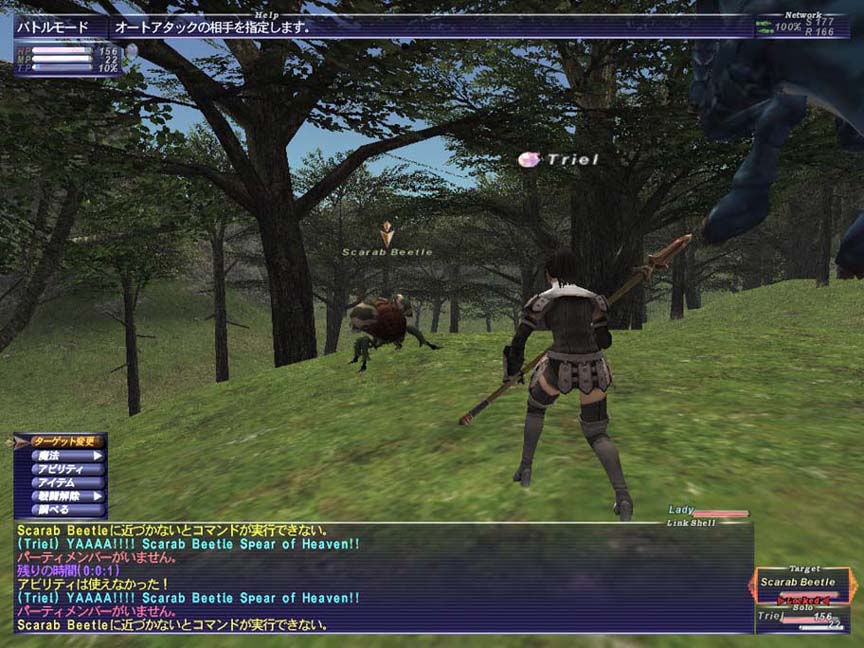Open the アイテム item list
The height and width of the screenshot is (648, 864).
coord(64,482)
